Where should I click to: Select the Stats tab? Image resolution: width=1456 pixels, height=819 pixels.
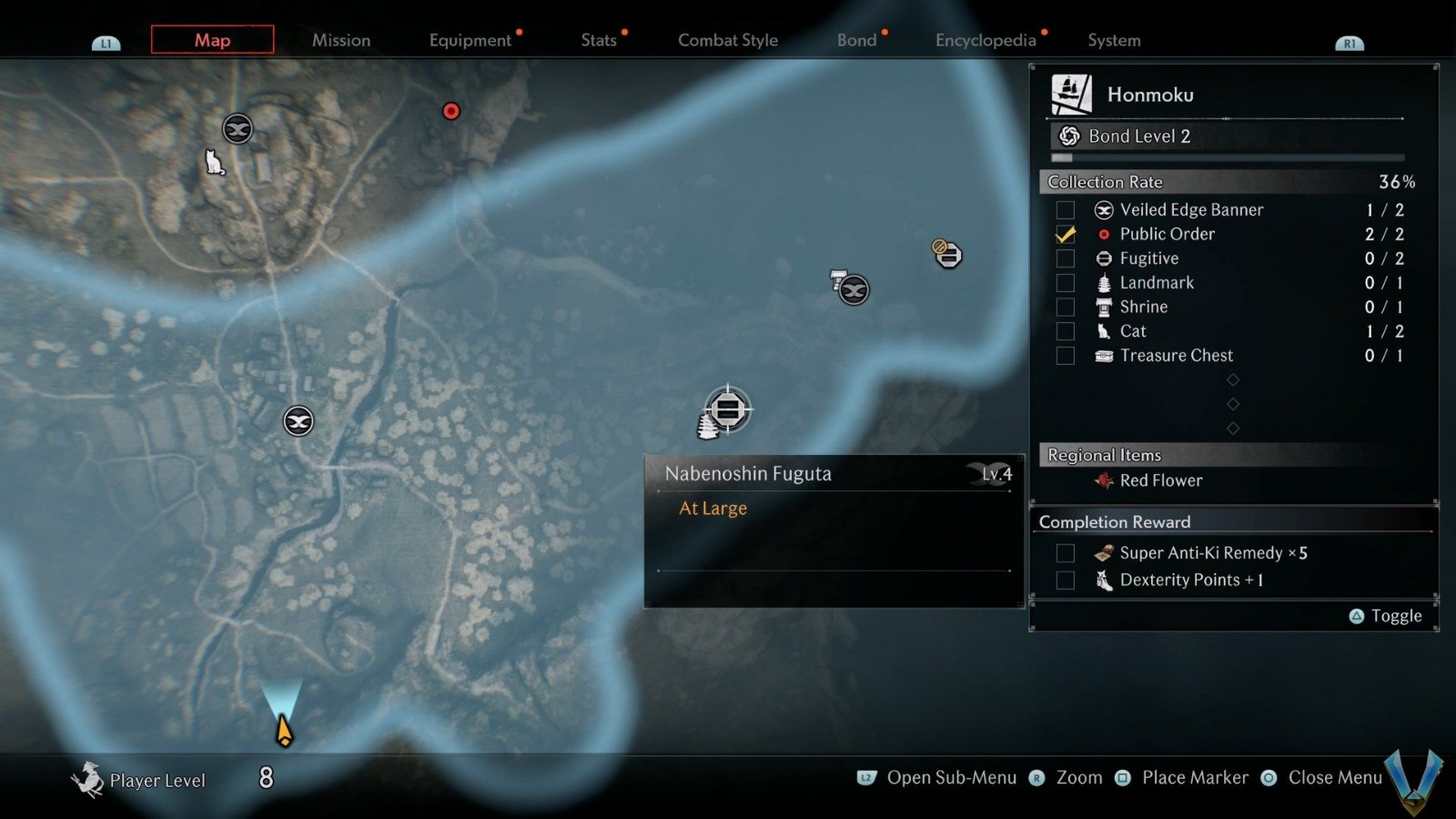pos(599,40)
